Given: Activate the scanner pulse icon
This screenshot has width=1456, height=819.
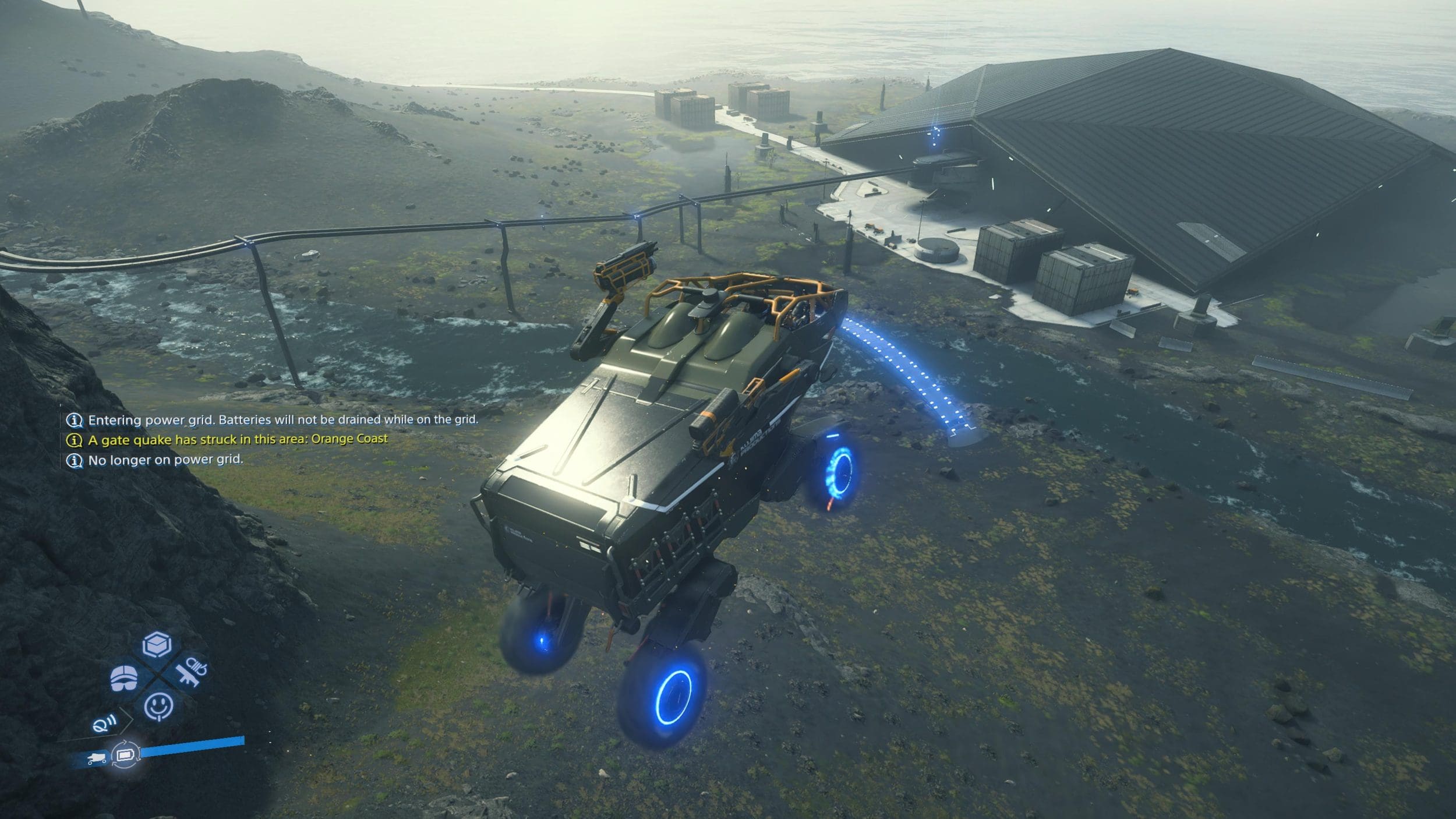Looking at the screenshot, I should point(105,724).
